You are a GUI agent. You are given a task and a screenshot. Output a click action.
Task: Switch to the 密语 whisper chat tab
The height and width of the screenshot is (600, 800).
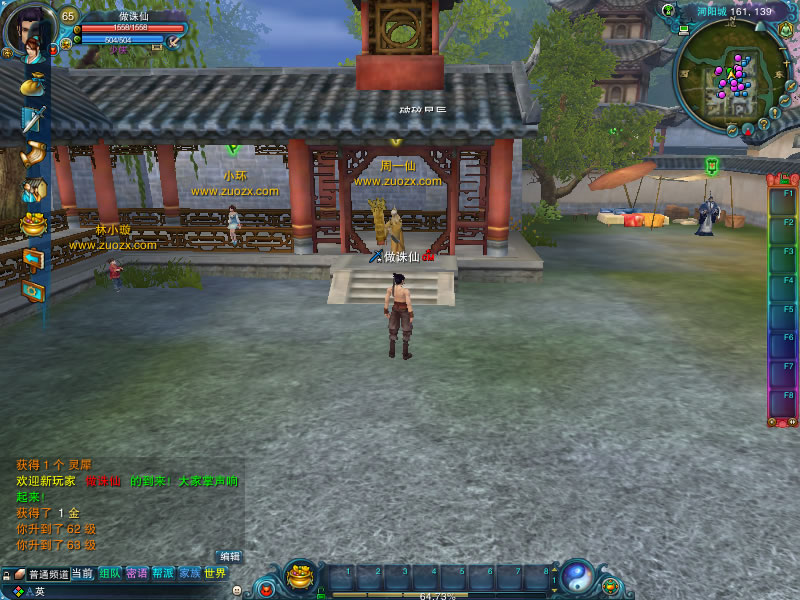137,574
